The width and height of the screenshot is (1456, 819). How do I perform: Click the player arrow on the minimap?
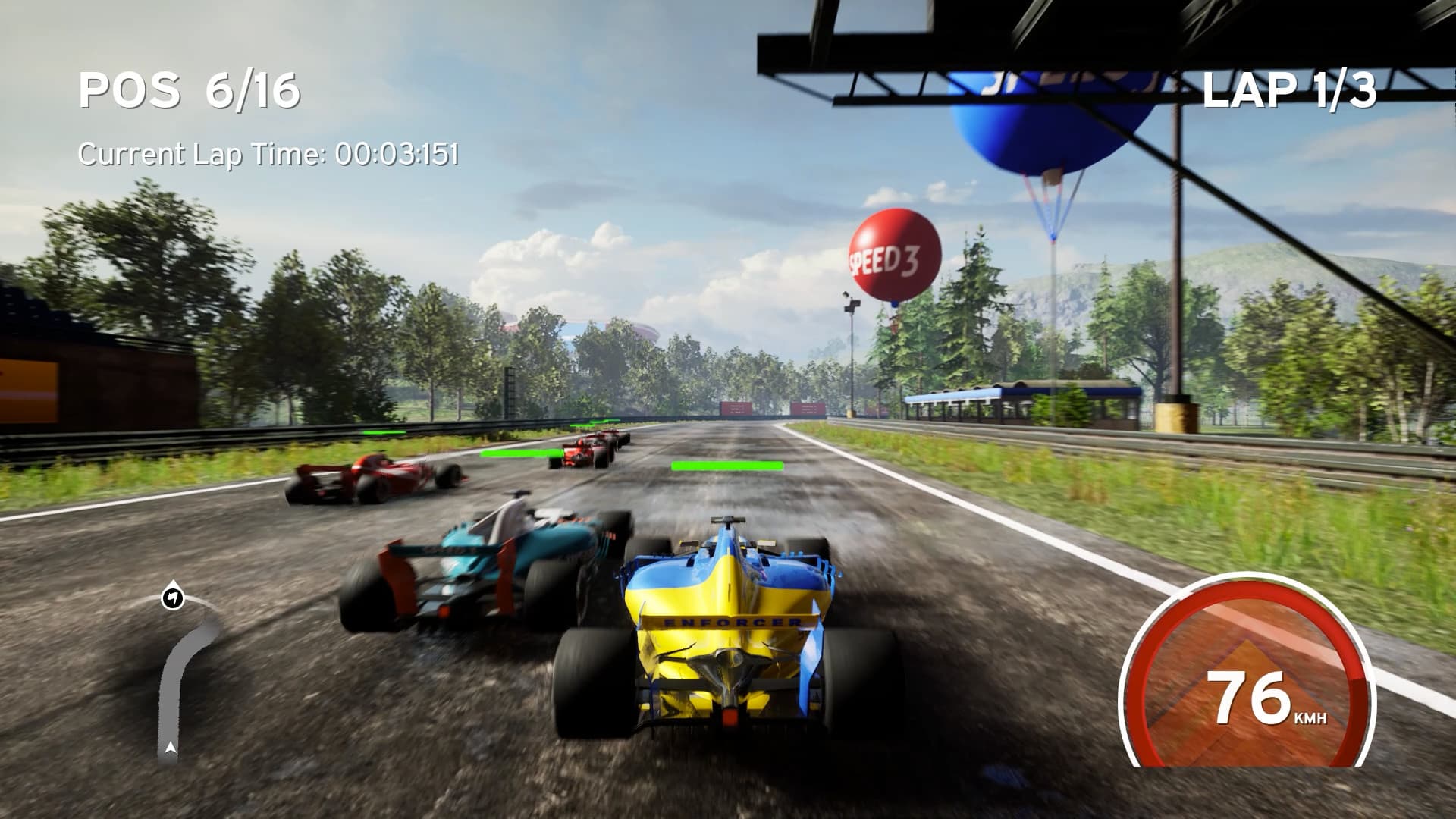pyautogui.click(x=171, y=748)
